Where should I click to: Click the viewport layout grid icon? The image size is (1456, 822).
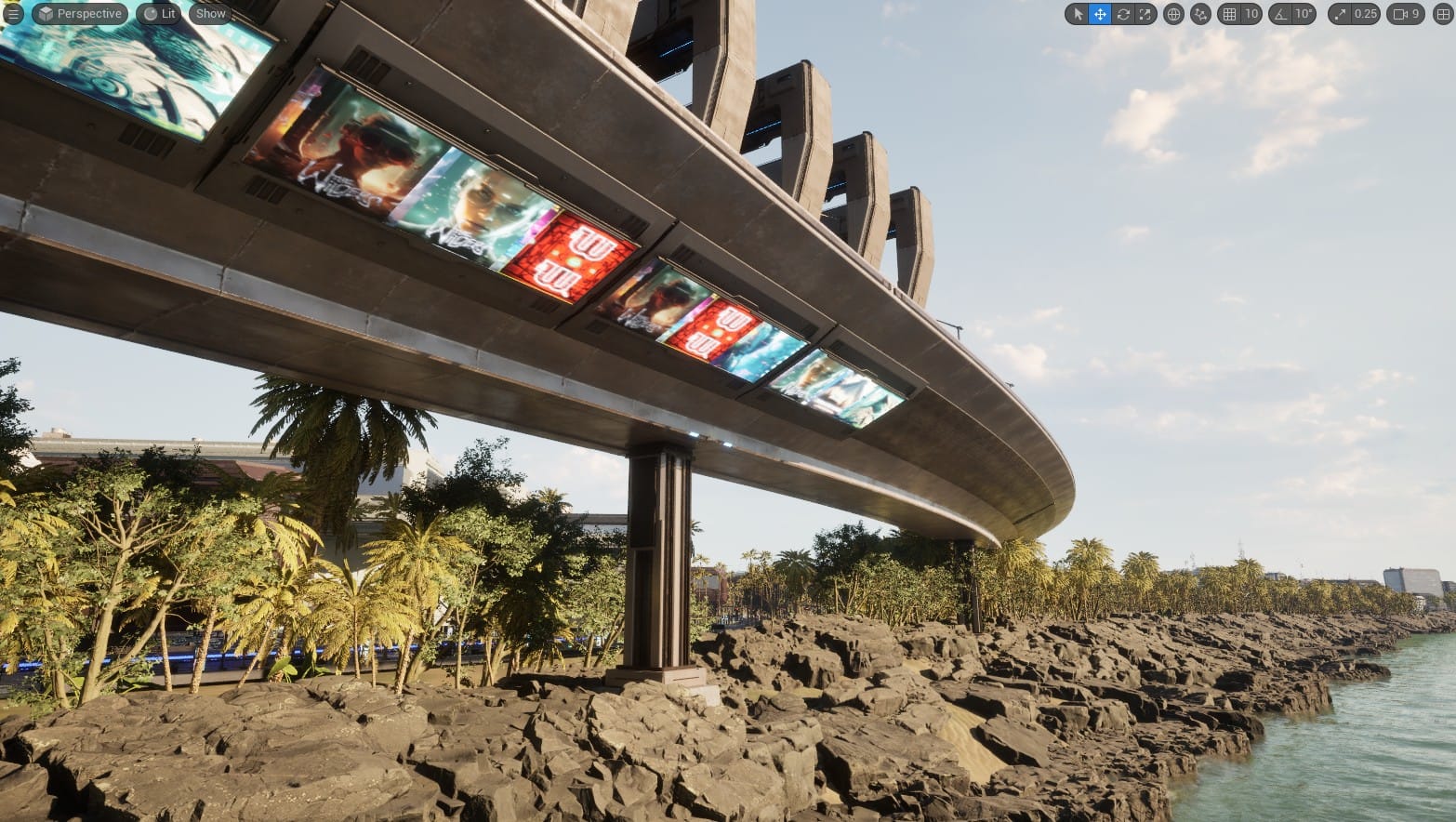coord(1442,14)
